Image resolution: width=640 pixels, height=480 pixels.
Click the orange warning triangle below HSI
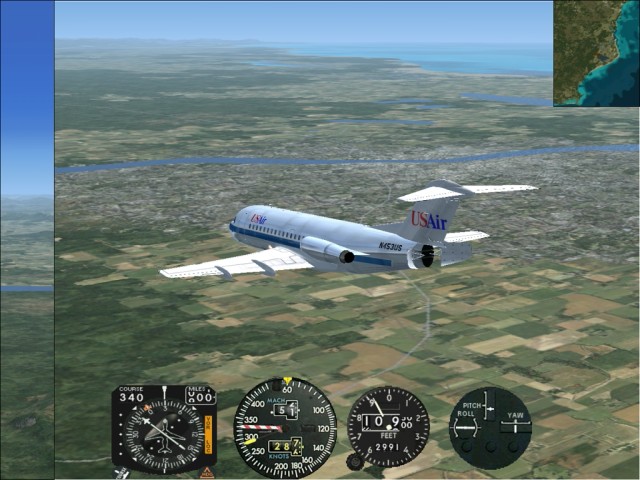click(x=207, y=472)
